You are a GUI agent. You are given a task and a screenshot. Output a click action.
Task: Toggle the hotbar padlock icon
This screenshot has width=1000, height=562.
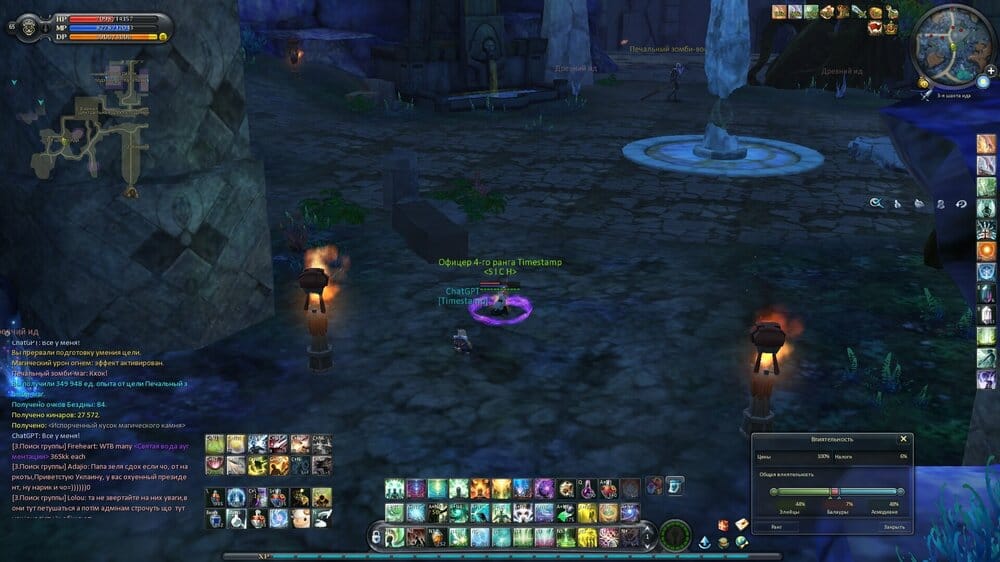[376, 537]
